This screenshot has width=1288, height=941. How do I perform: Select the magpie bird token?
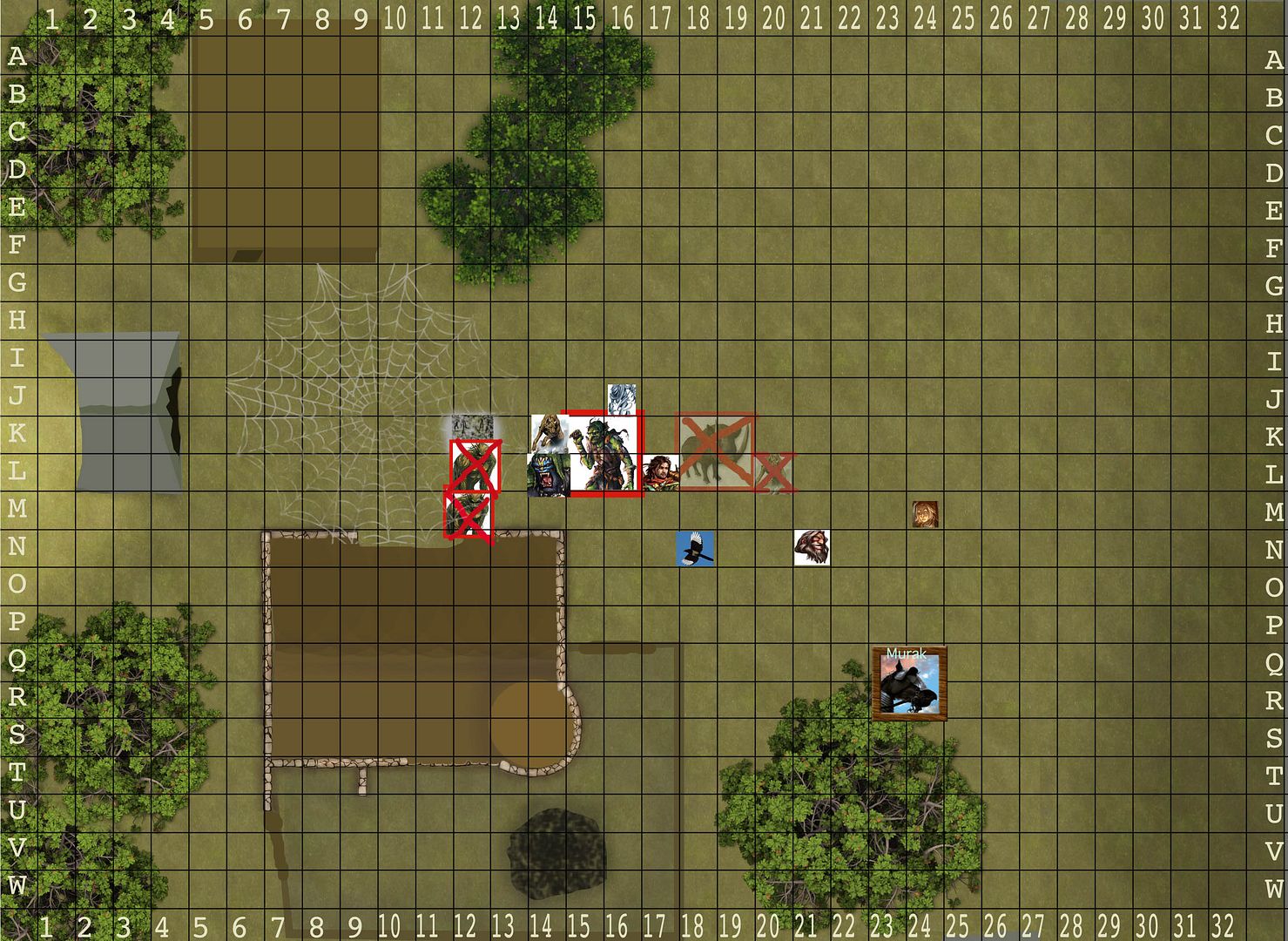pyautogui.click(x=695, y=549)
